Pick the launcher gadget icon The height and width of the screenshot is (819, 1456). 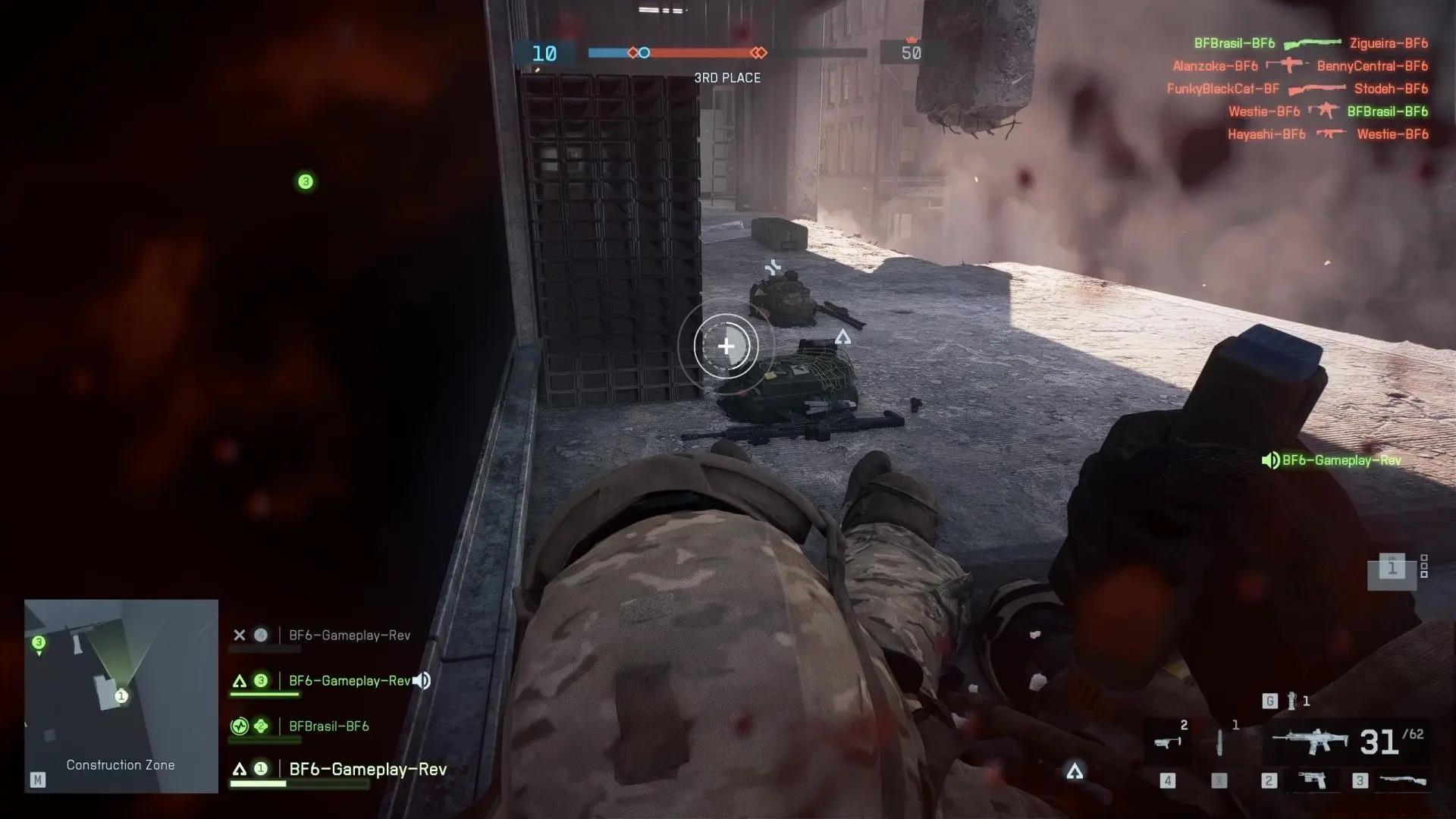tap(1168, 742)
